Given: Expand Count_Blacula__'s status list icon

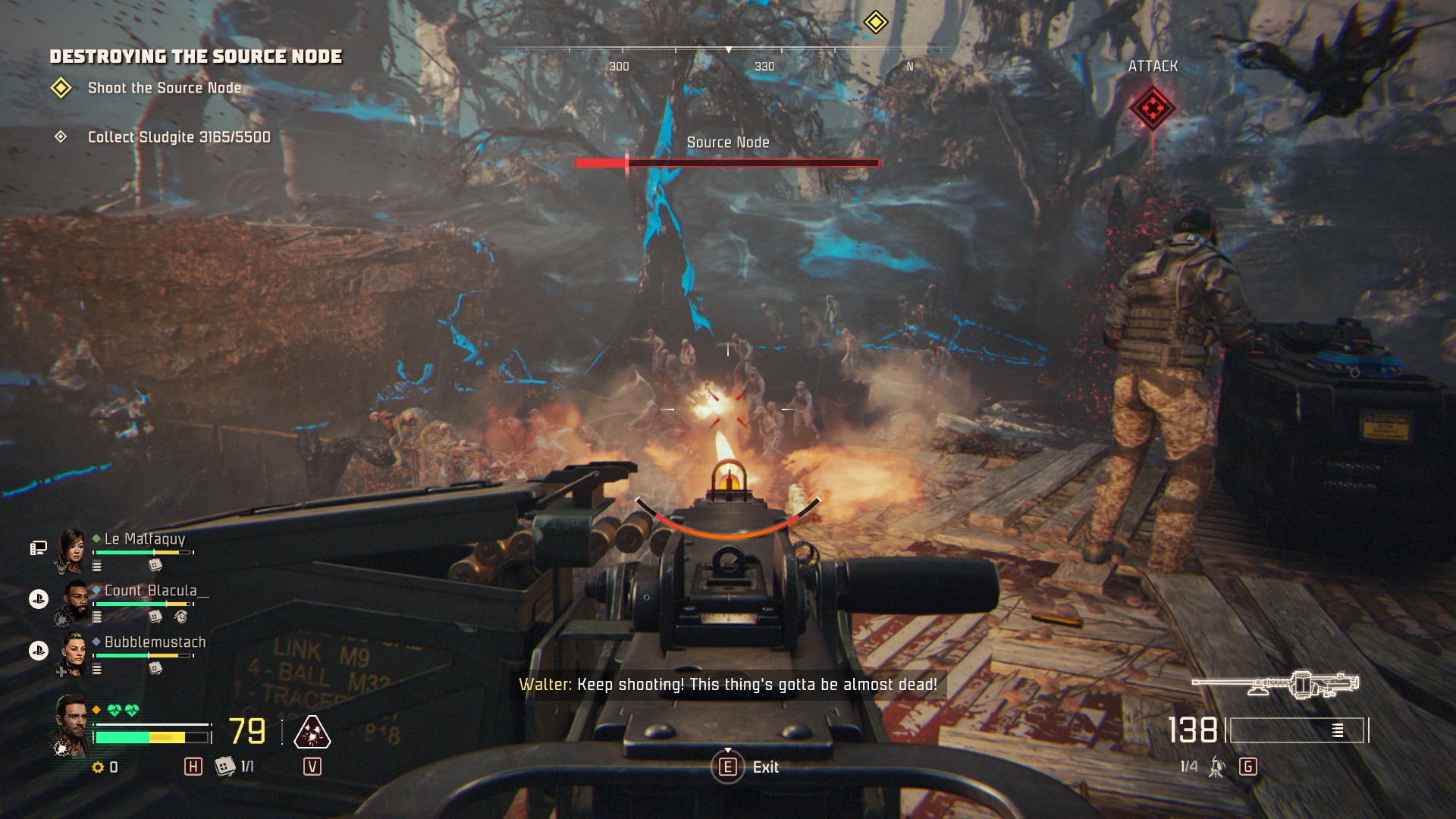Looking at the screenshot, I should pos(97,617).
